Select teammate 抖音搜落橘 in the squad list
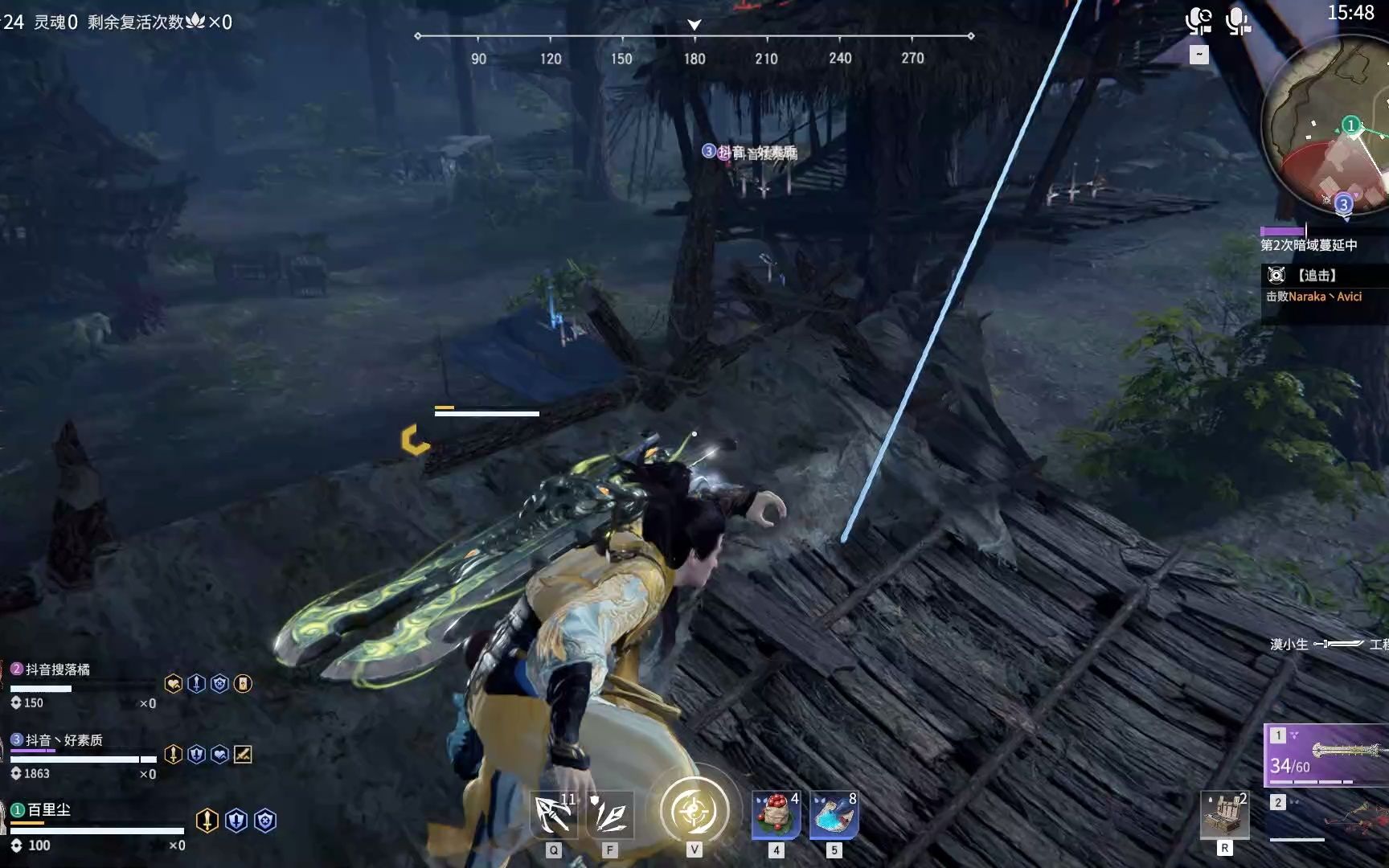The width and height of the screenshot is (1389, 868). tap(58, 669)
